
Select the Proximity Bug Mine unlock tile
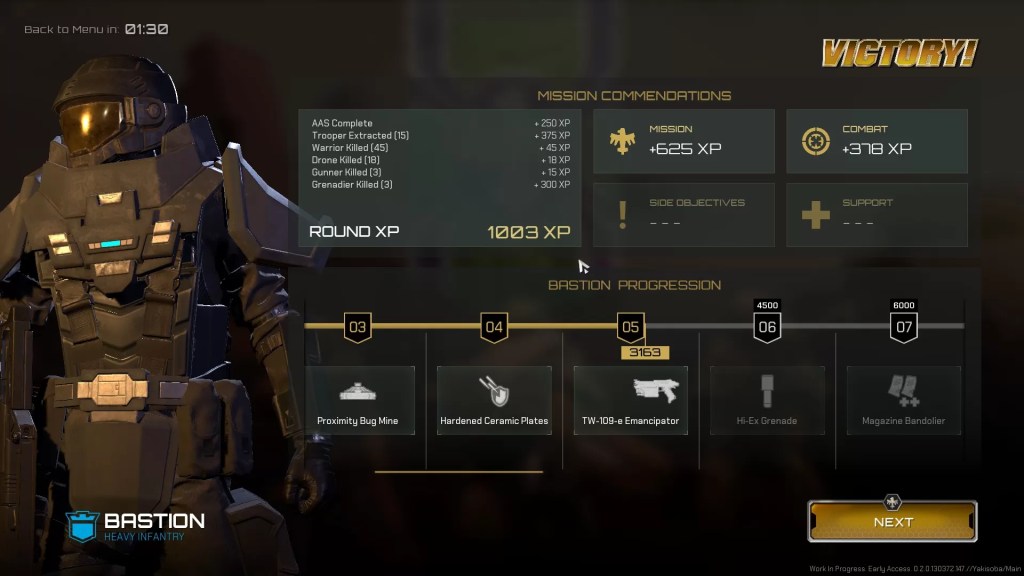pos(359,400)
